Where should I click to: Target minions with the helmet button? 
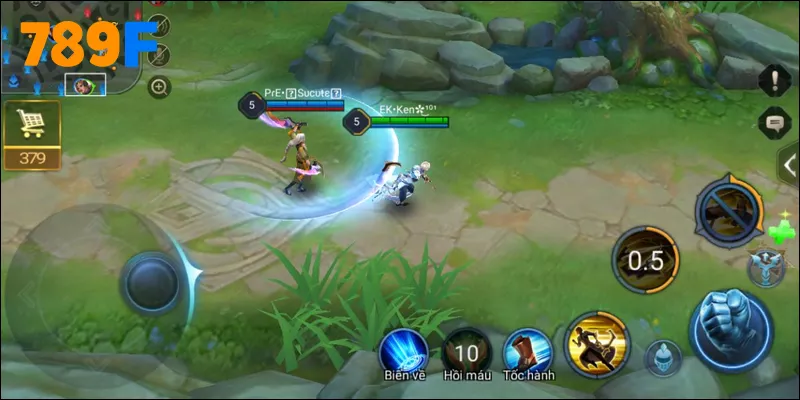click(x=662, y=357)
